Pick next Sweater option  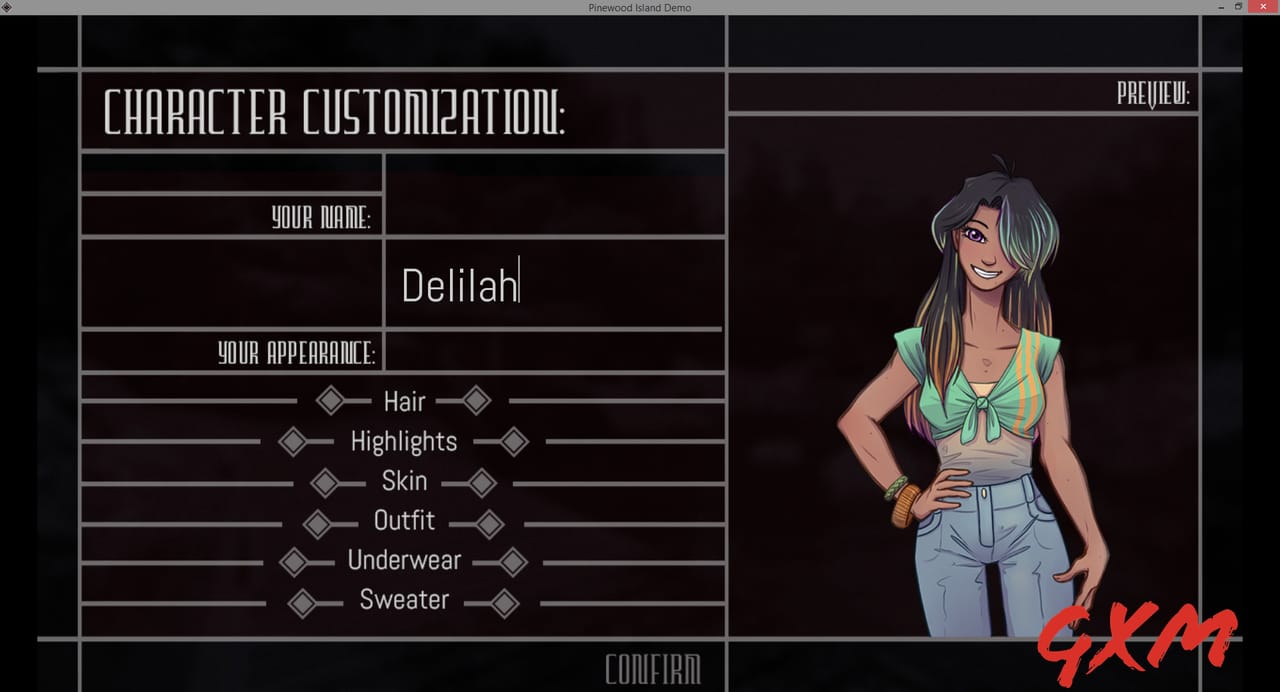click(x=505, y=603)
